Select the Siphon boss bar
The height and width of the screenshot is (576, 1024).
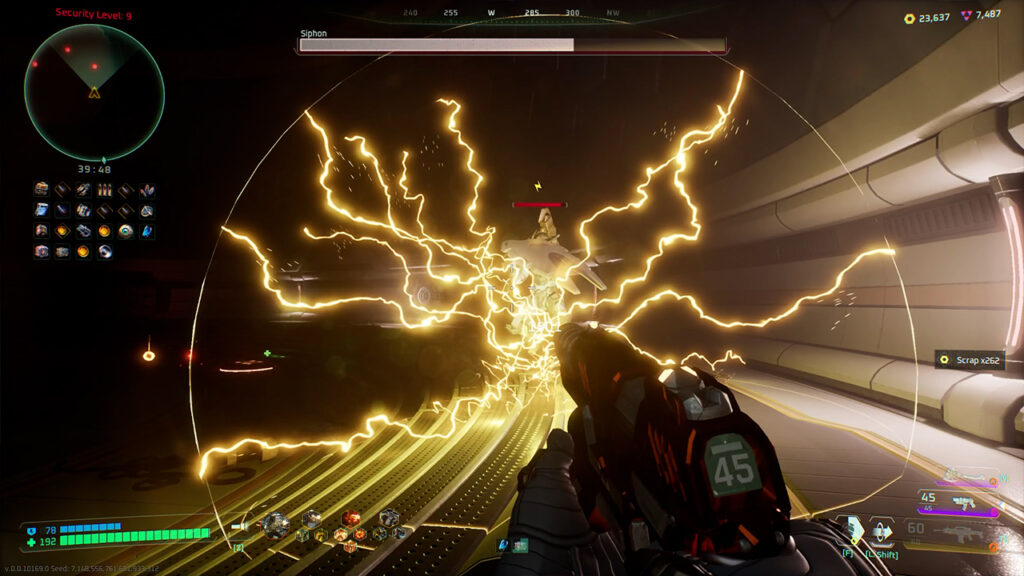512,45
